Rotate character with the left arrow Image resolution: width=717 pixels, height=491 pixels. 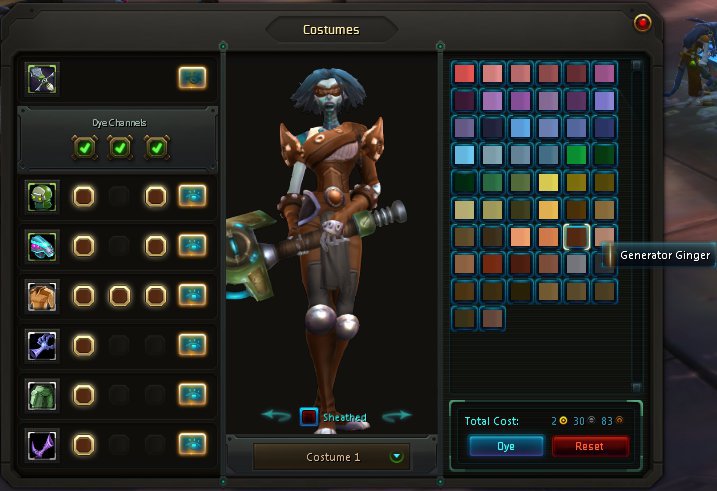tap(276, 415)
